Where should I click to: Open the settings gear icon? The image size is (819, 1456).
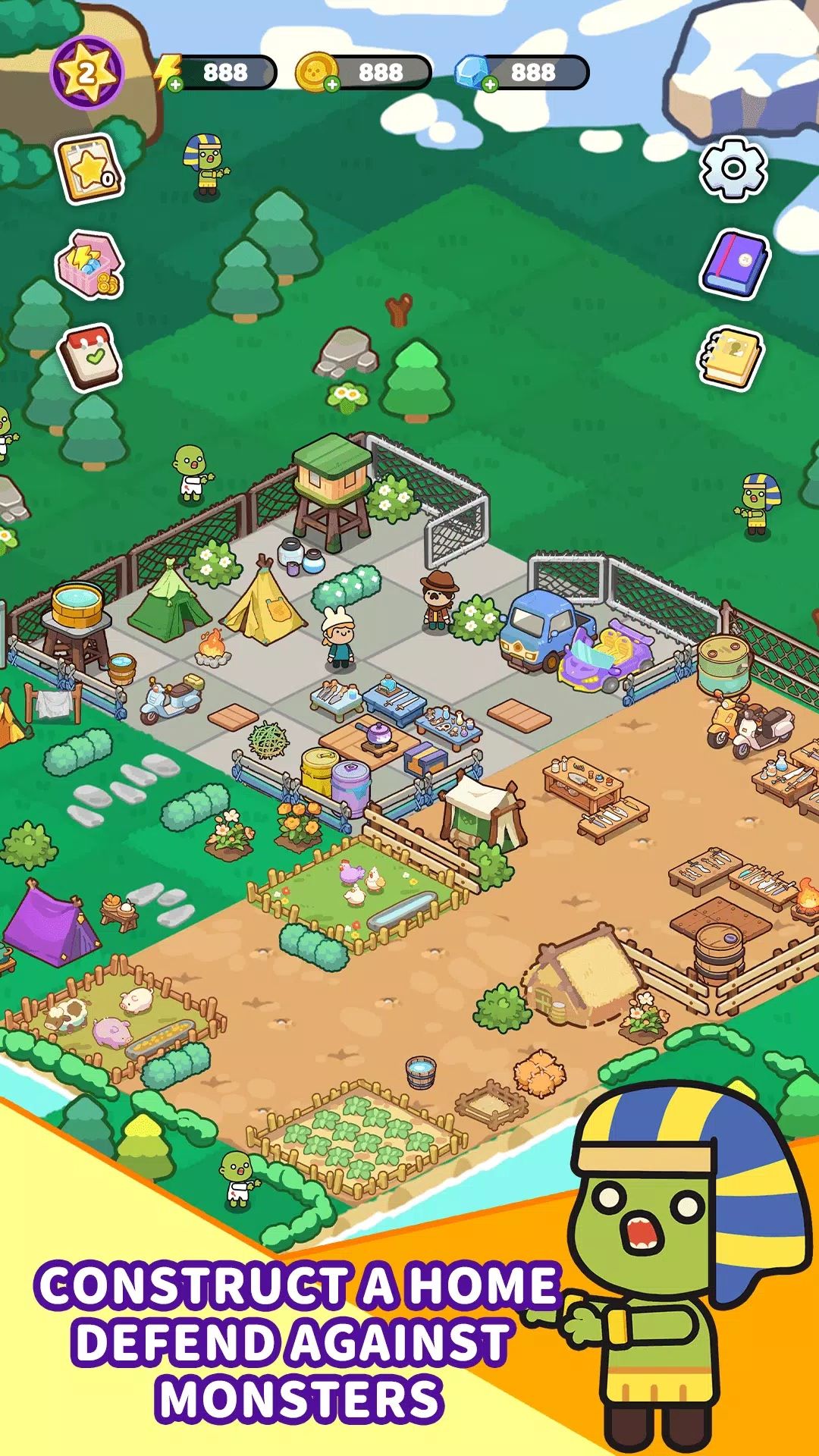click(733, 168)
